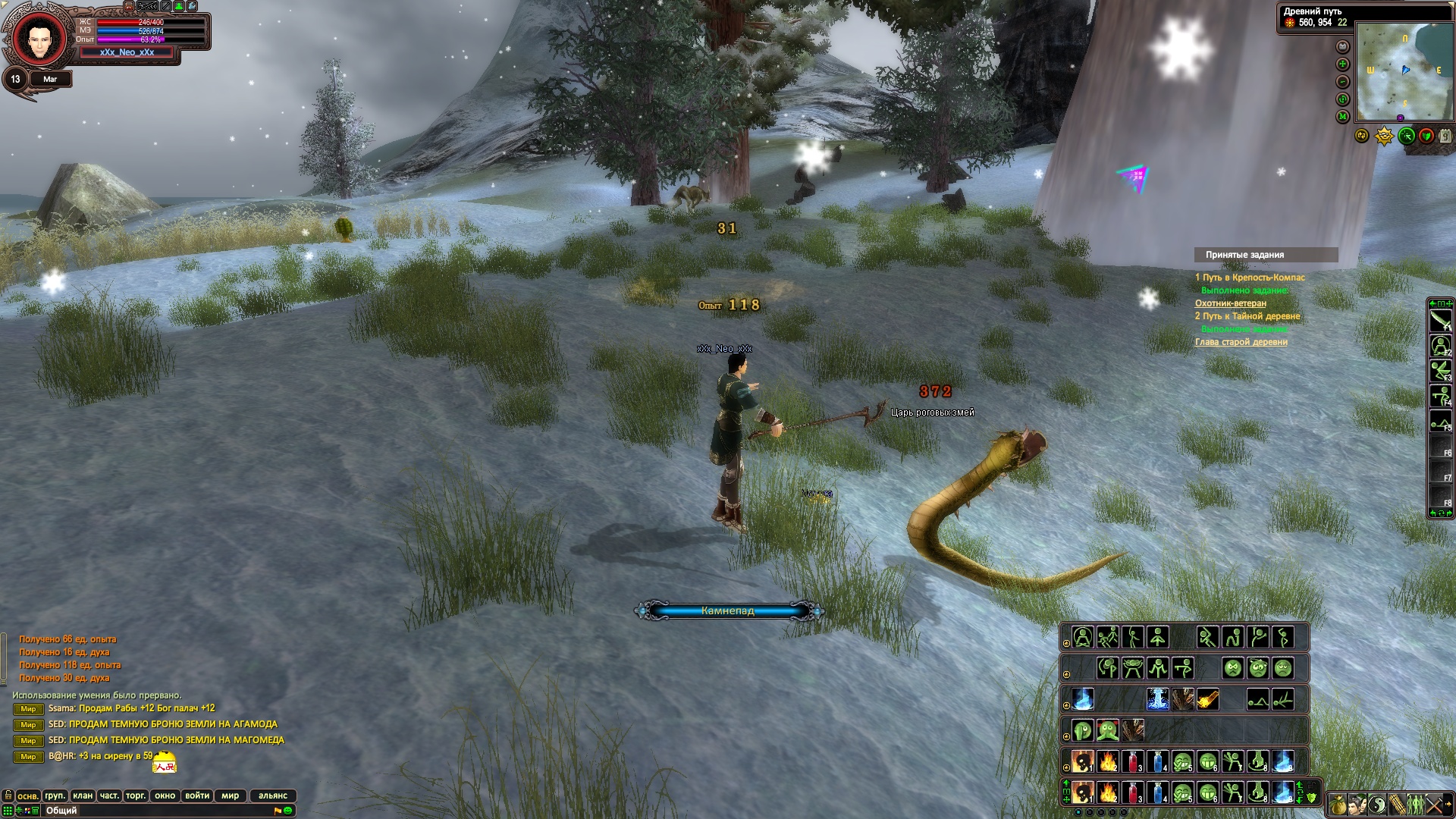This screenshot has height=819, width=1456.
Task: Open the calendar icon below the minimap
Action: [1445, 136]
